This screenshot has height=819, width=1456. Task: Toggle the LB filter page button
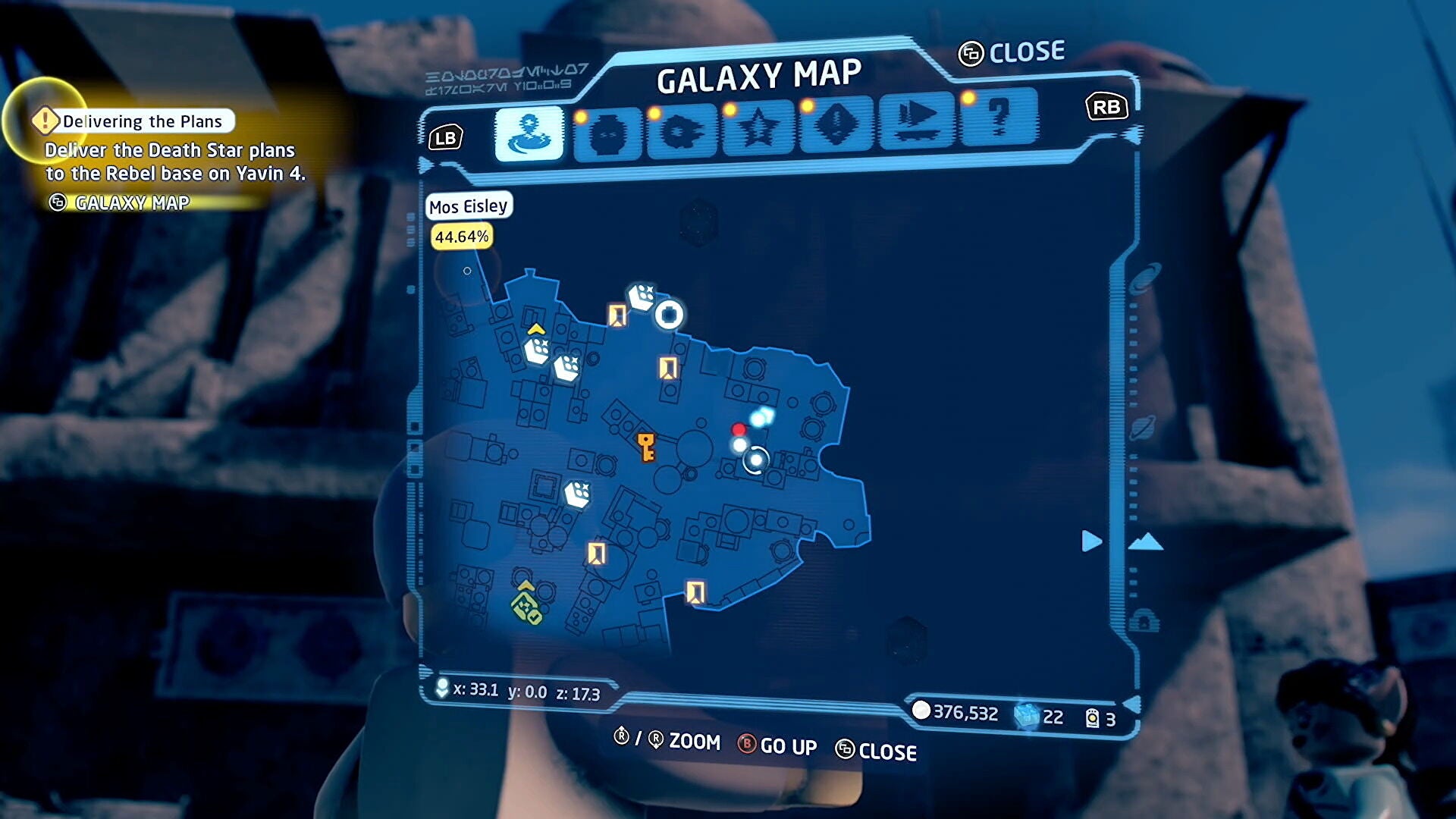click(x=446, y=137)
